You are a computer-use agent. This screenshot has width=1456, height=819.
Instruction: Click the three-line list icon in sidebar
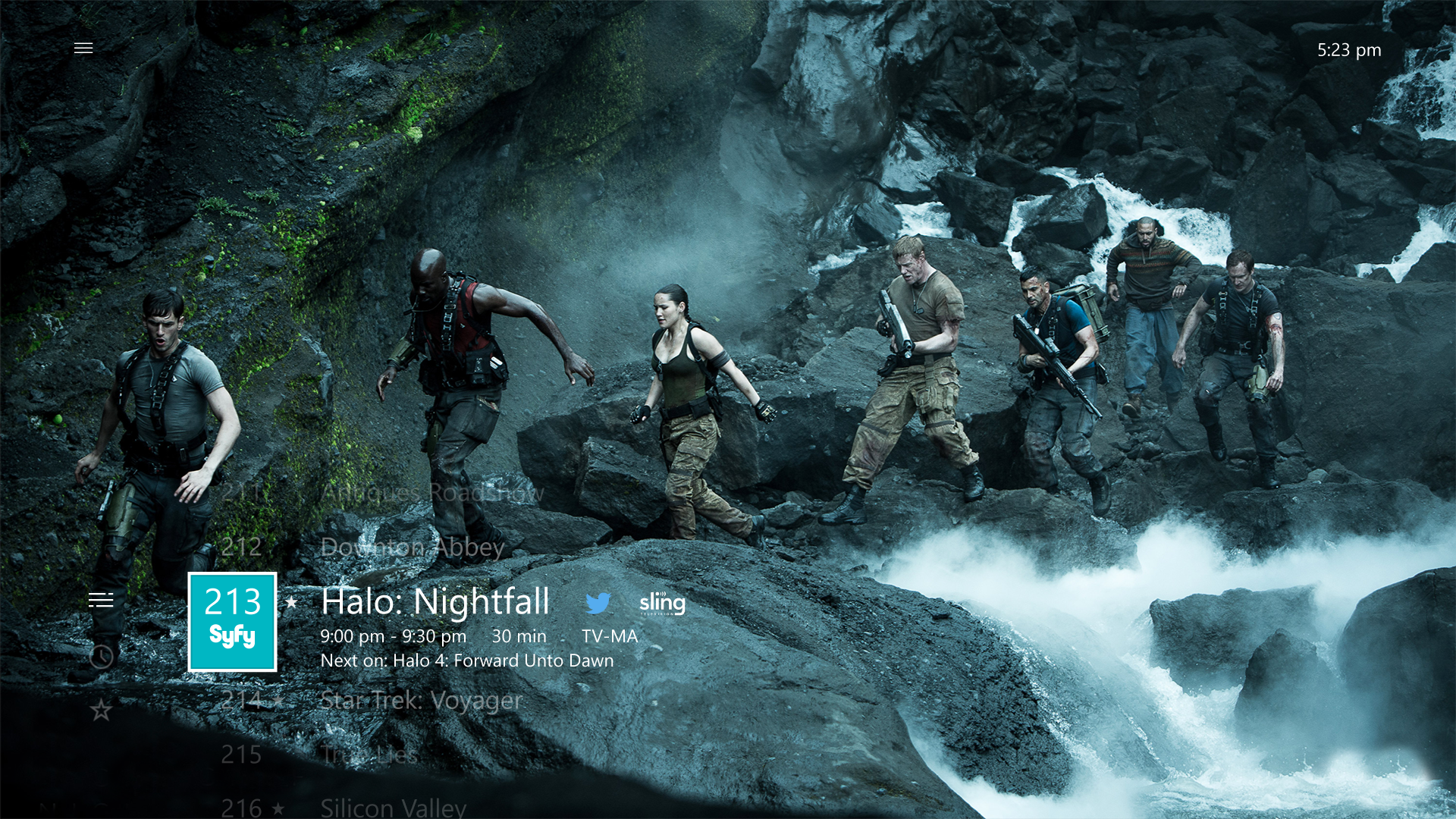pos(102,600)
